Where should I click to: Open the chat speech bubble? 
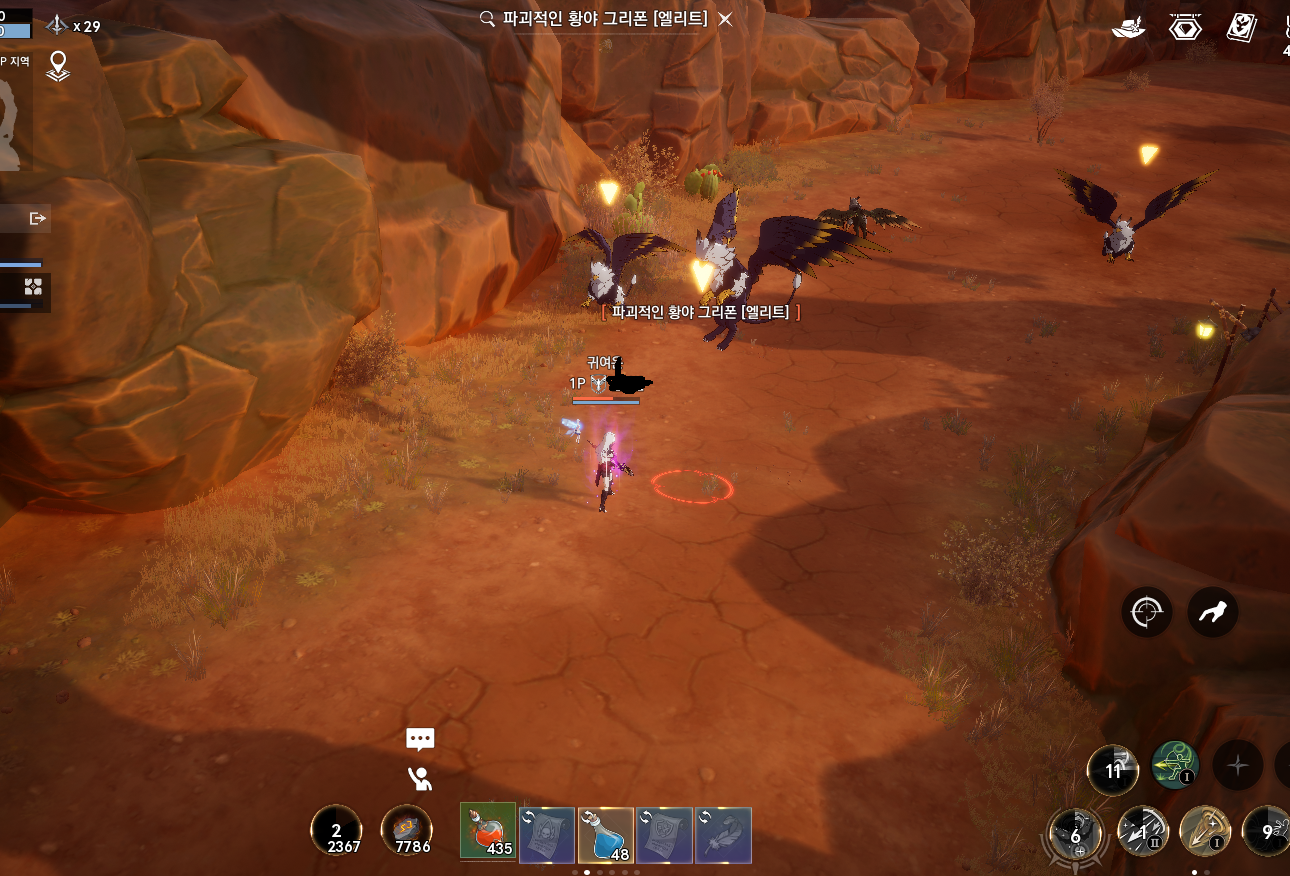pos(420,739)
